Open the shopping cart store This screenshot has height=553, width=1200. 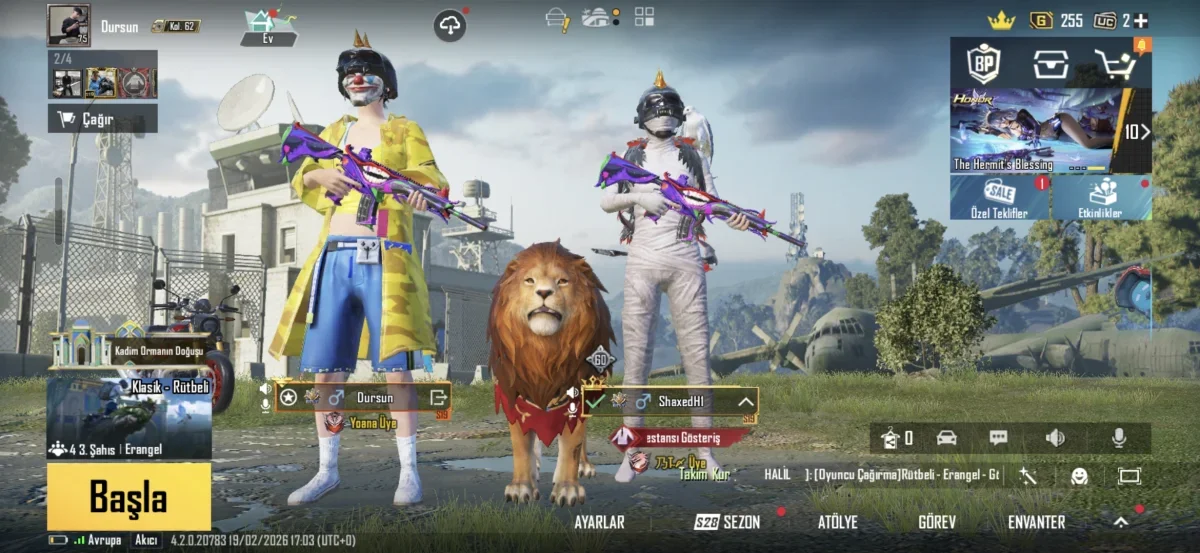point(1115,64)
